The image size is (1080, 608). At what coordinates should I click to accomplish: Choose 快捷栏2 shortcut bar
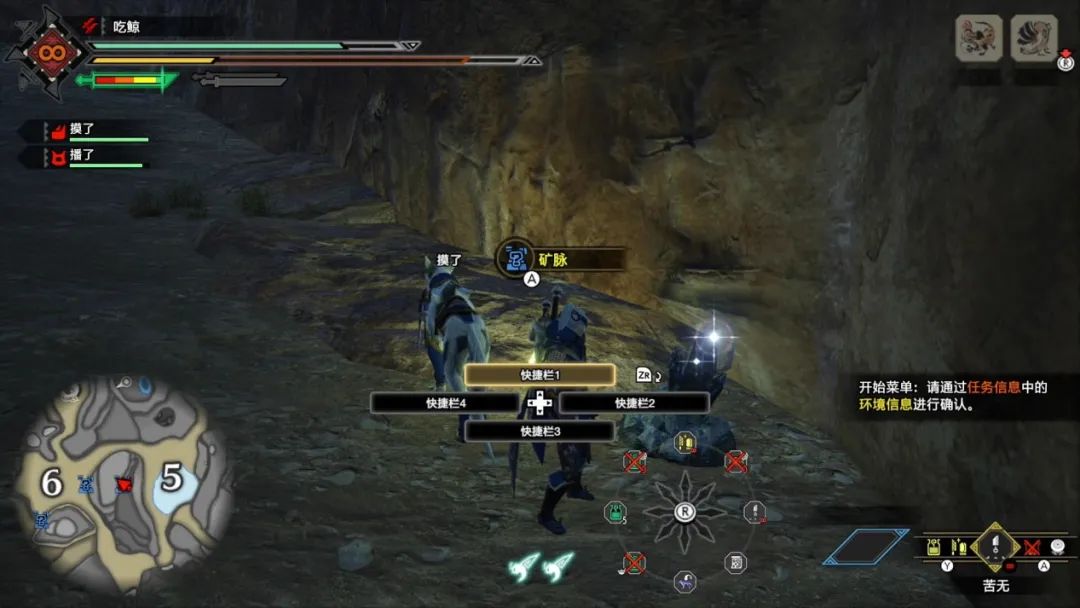click(634, 403)
